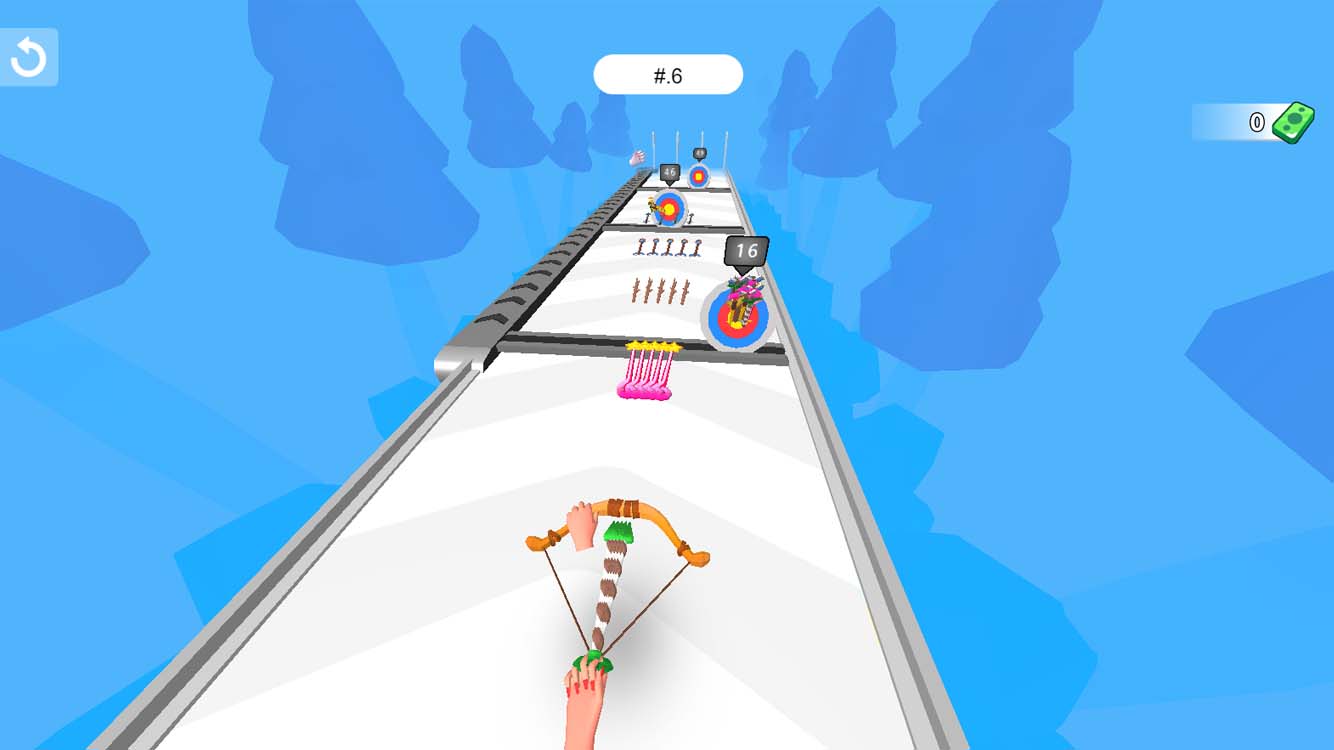Select the row of blue standing arrows
The width and height of the screenshot is (1334, 750).
[665, 247]
